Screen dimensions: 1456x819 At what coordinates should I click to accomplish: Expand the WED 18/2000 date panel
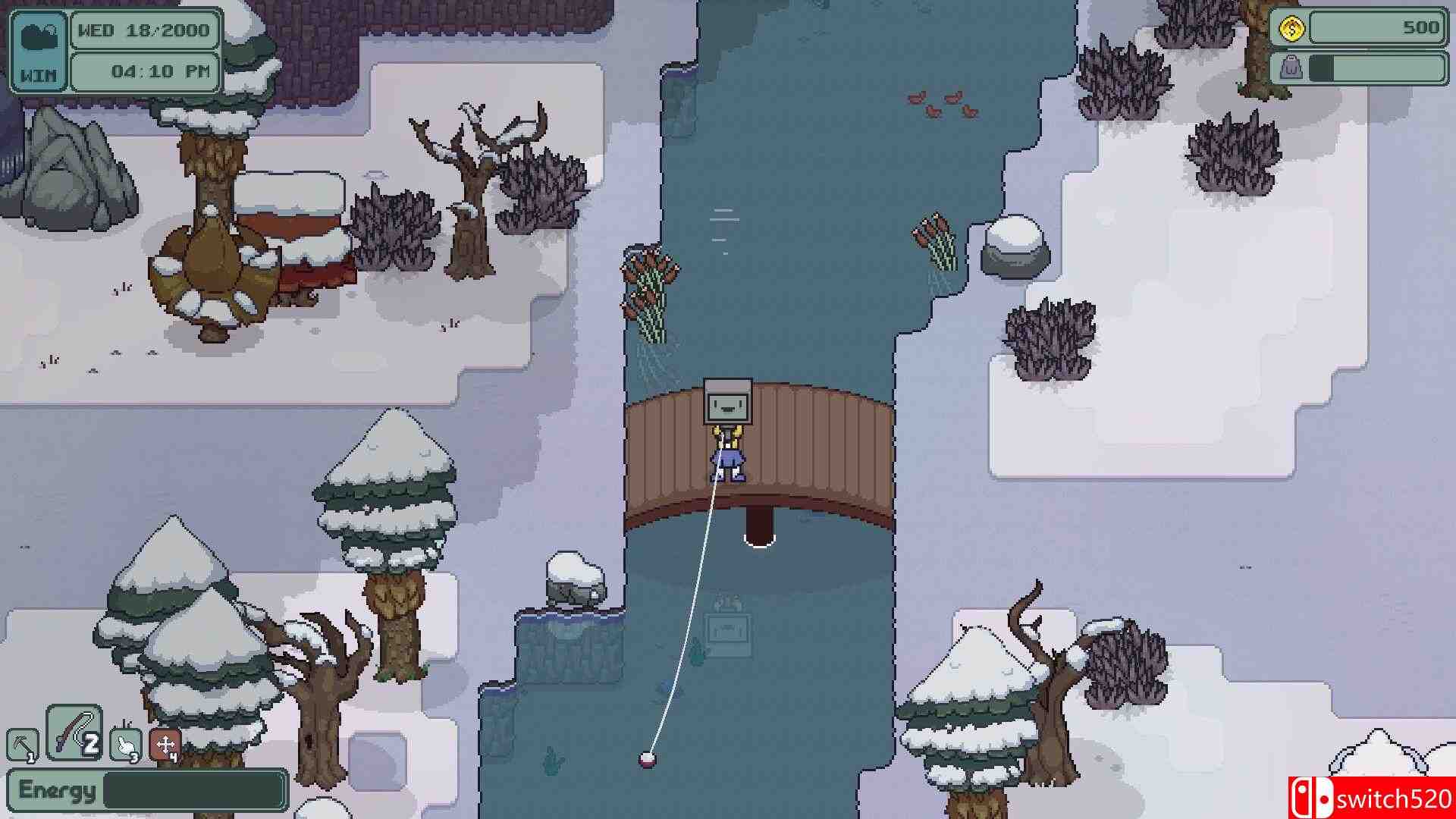pyautogui.click(x=144, y=31)
